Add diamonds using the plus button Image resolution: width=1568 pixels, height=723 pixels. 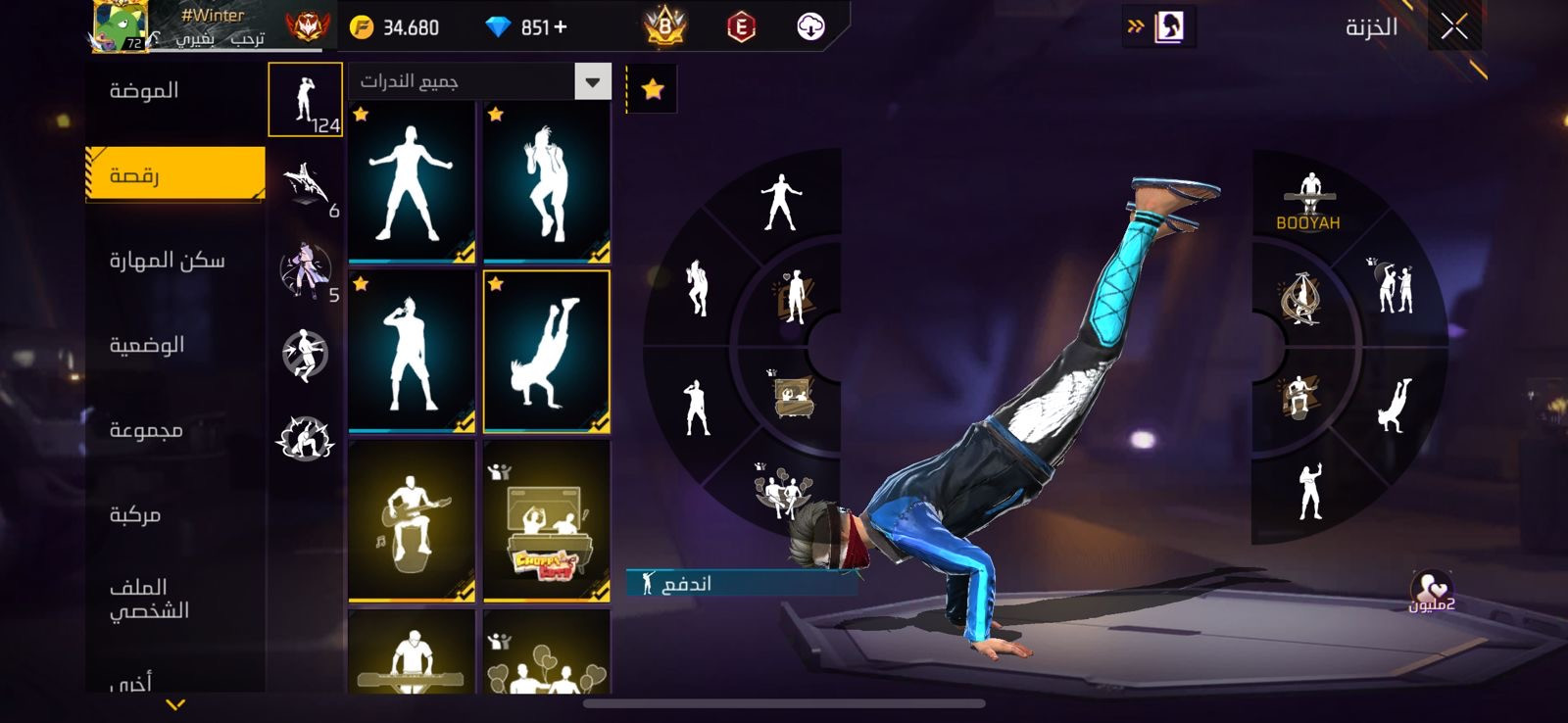coord(561,27)
